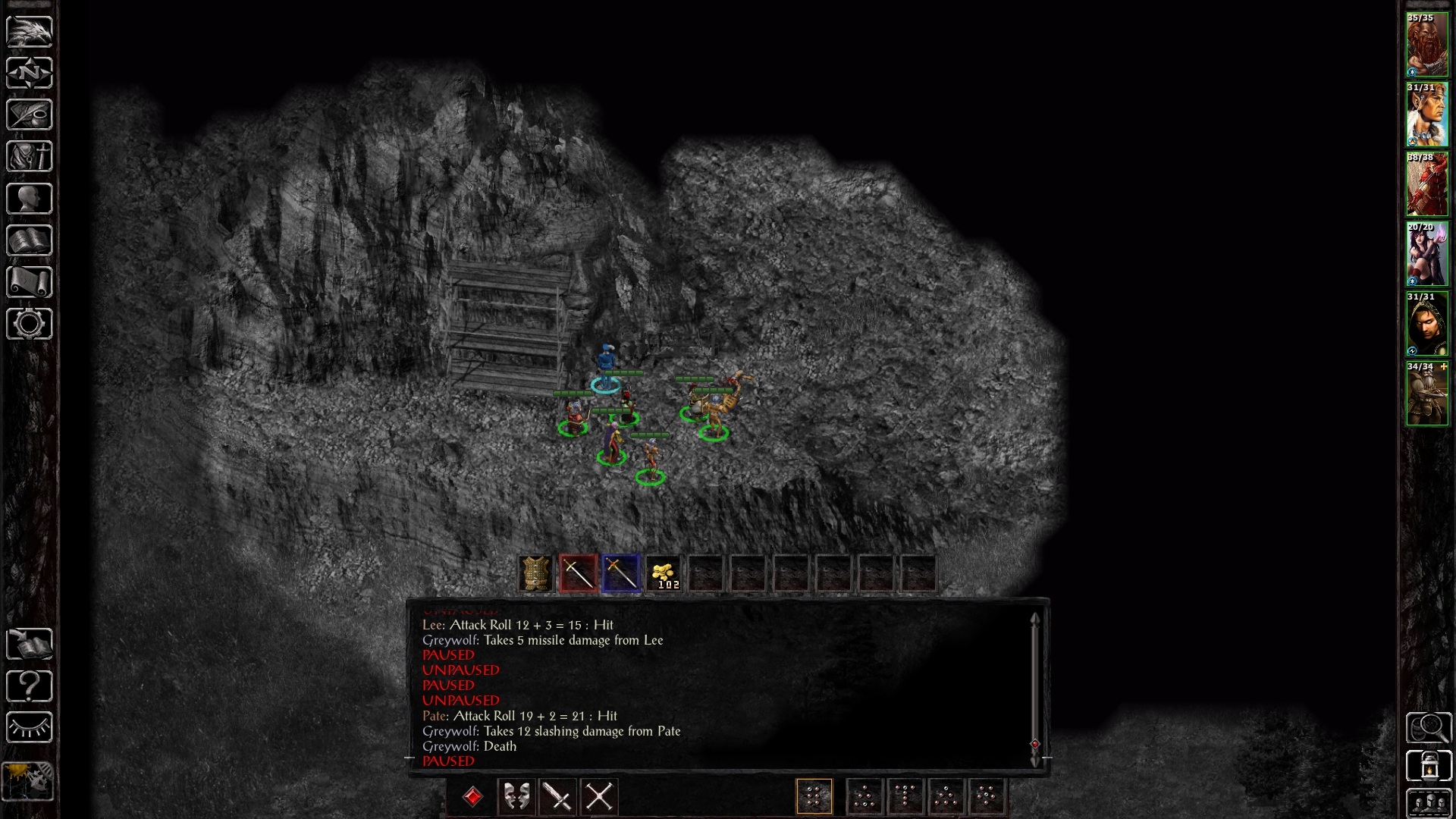Take the 102 gold pile
Viewport: 1456px width, 819px height.
tap(664, 573)
